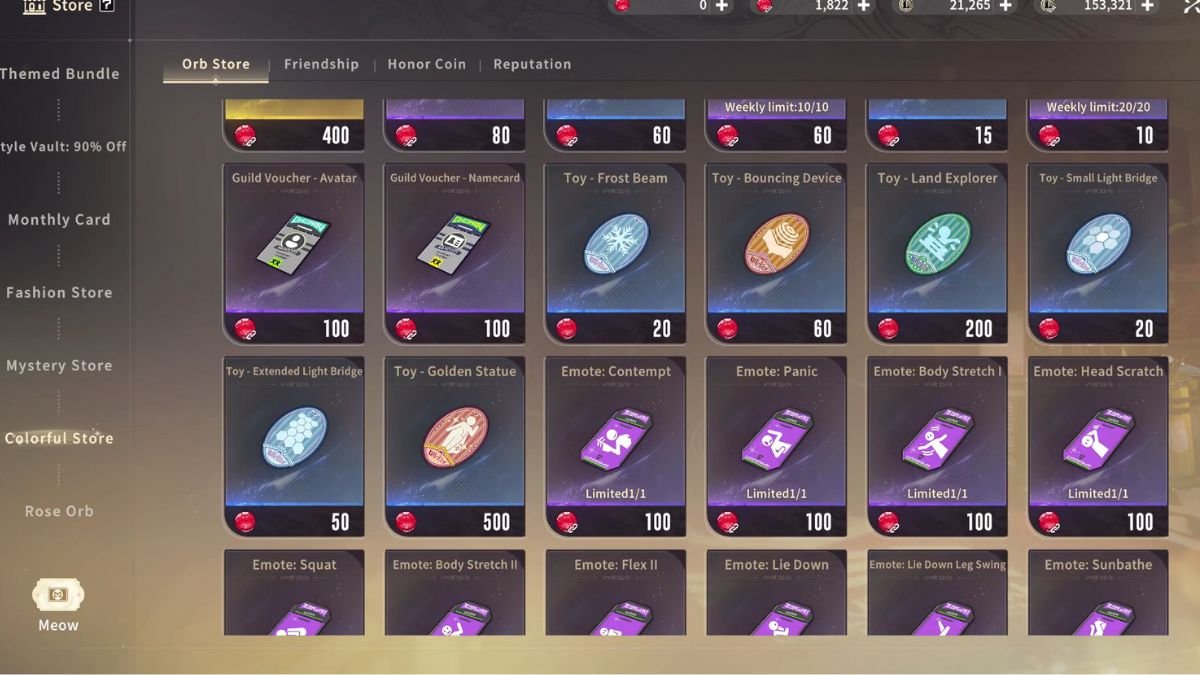Pick the Guild Voucher - Namecard item
1200x675 pixels.
point(455,254)
